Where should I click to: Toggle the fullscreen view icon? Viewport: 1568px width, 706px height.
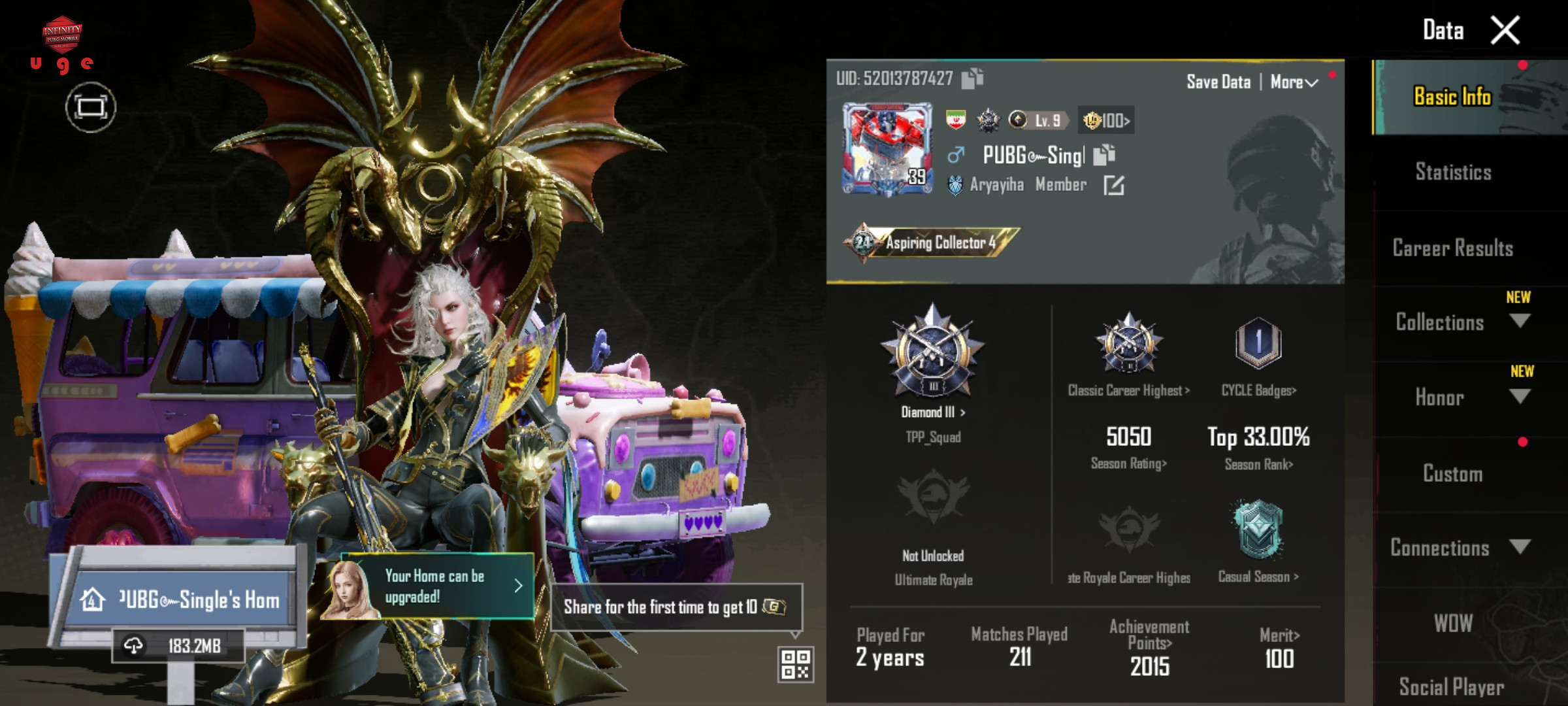point(90,107)
